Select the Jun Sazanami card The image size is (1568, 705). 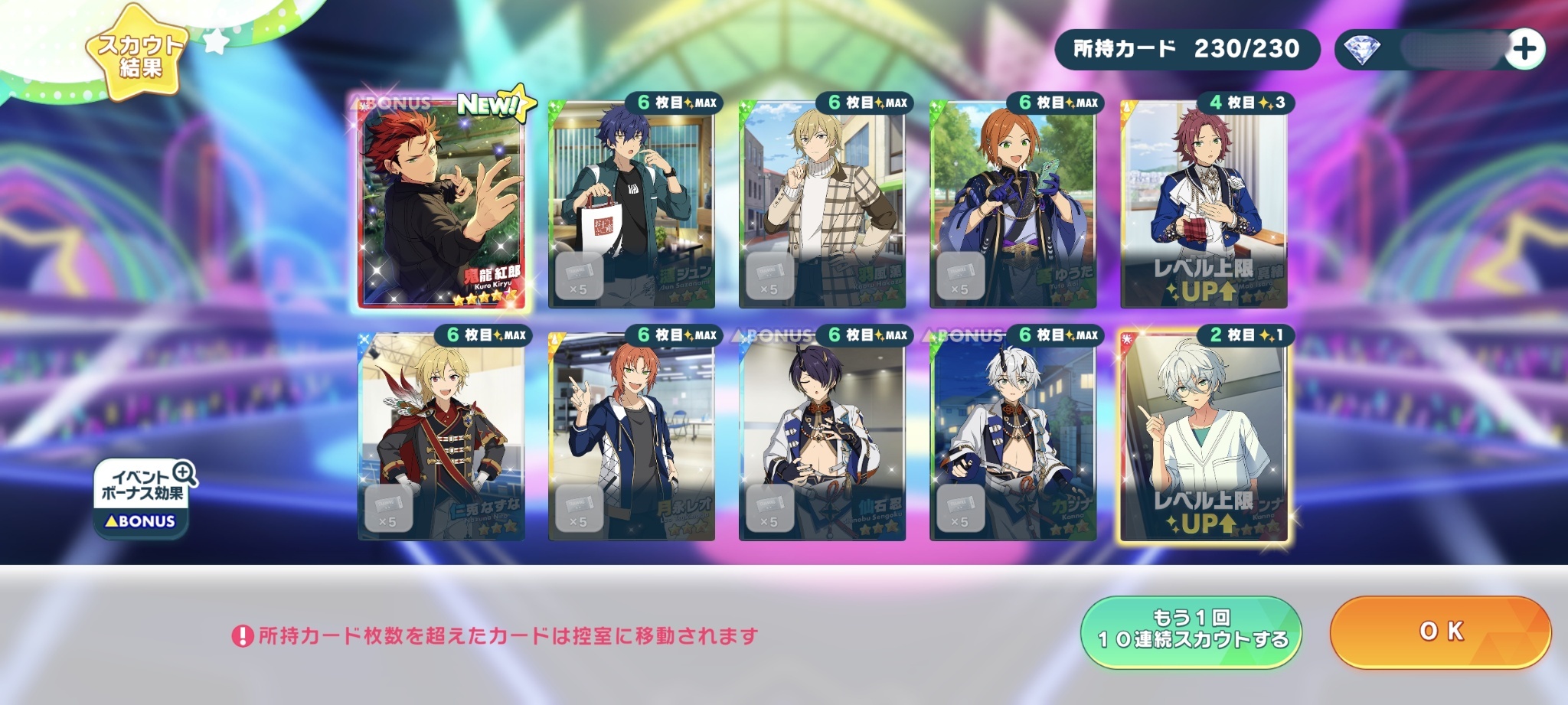632,205
